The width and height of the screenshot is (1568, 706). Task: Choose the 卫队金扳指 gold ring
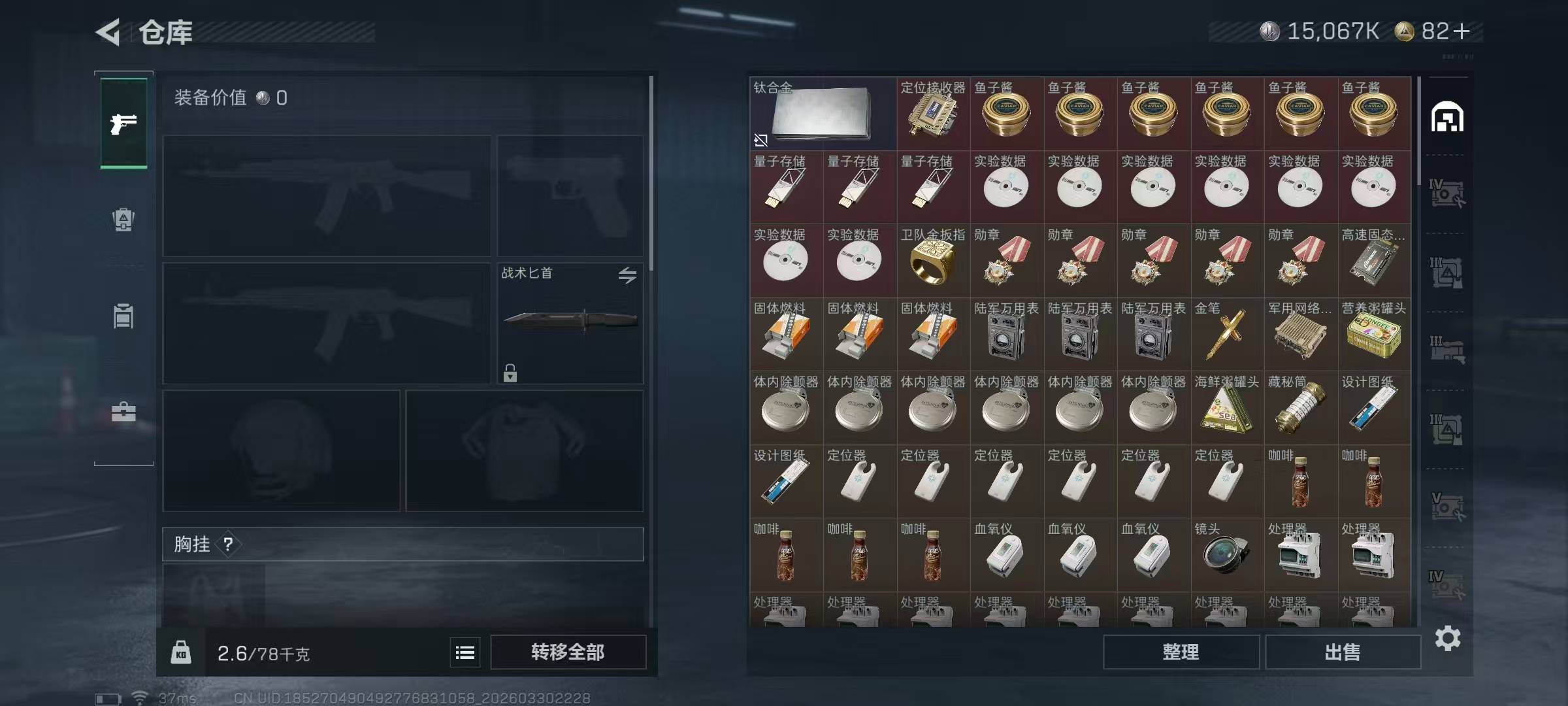[933, 261]
